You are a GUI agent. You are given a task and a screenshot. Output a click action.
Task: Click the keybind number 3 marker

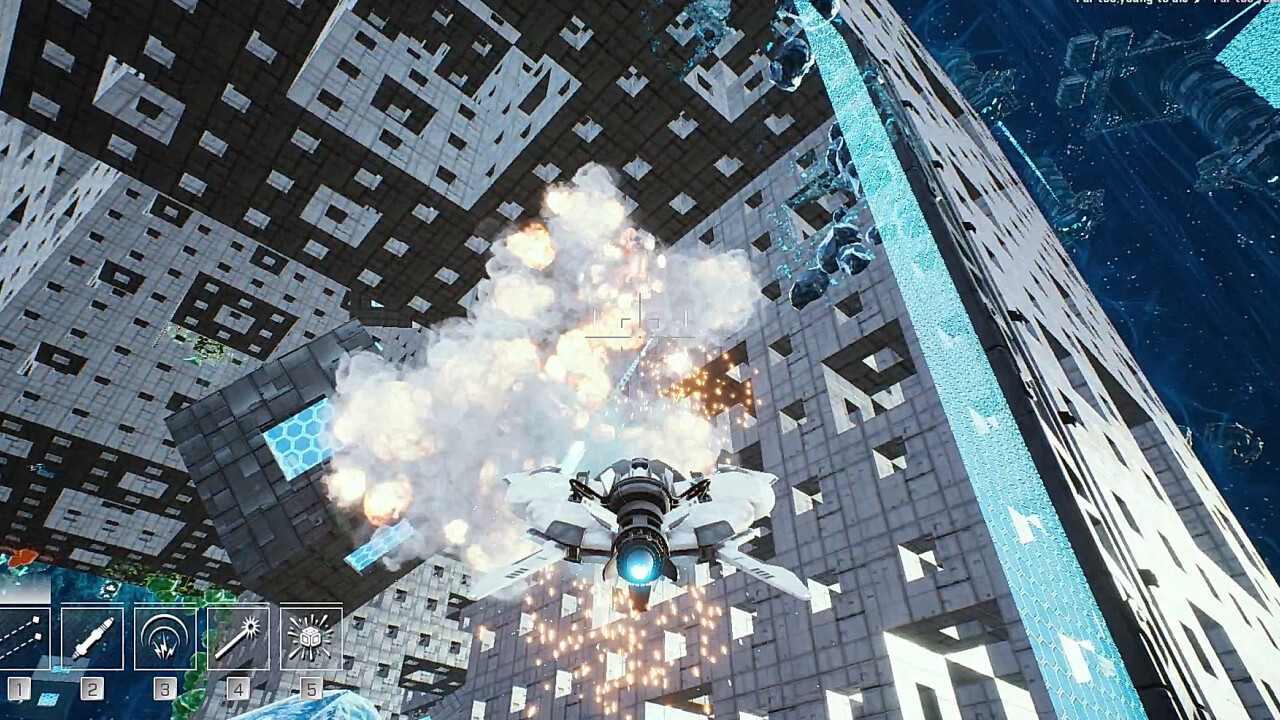coord(164,688)
